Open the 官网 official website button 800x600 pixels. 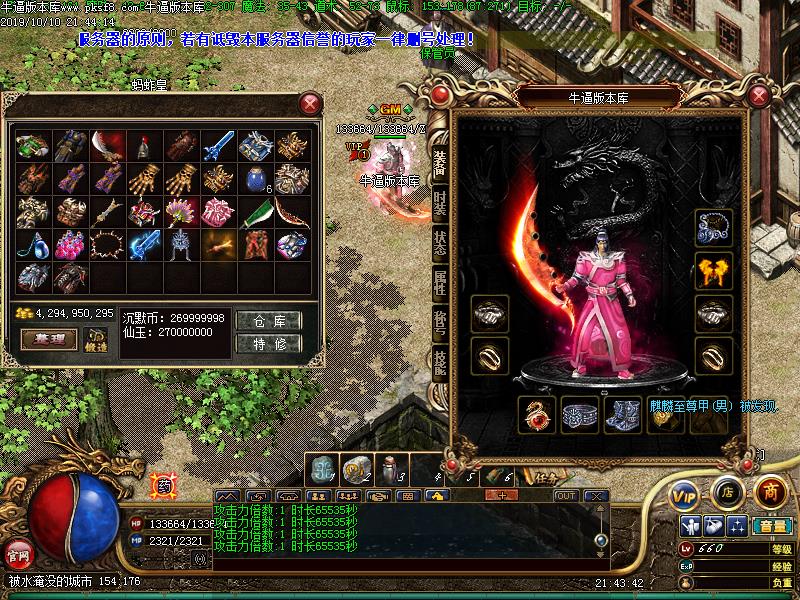19,551
